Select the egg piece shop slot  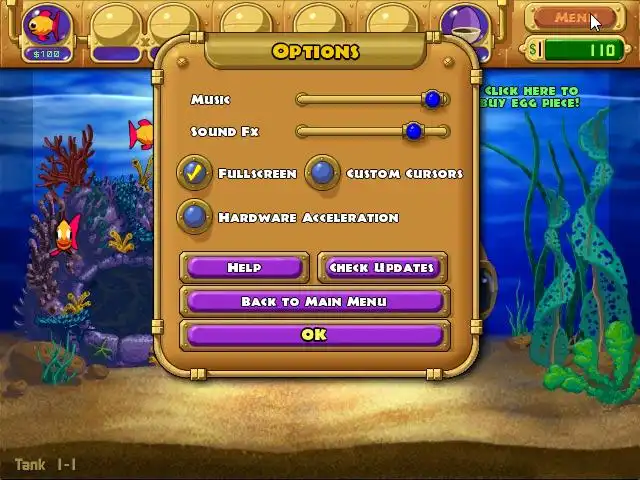[x=463, y=27]
